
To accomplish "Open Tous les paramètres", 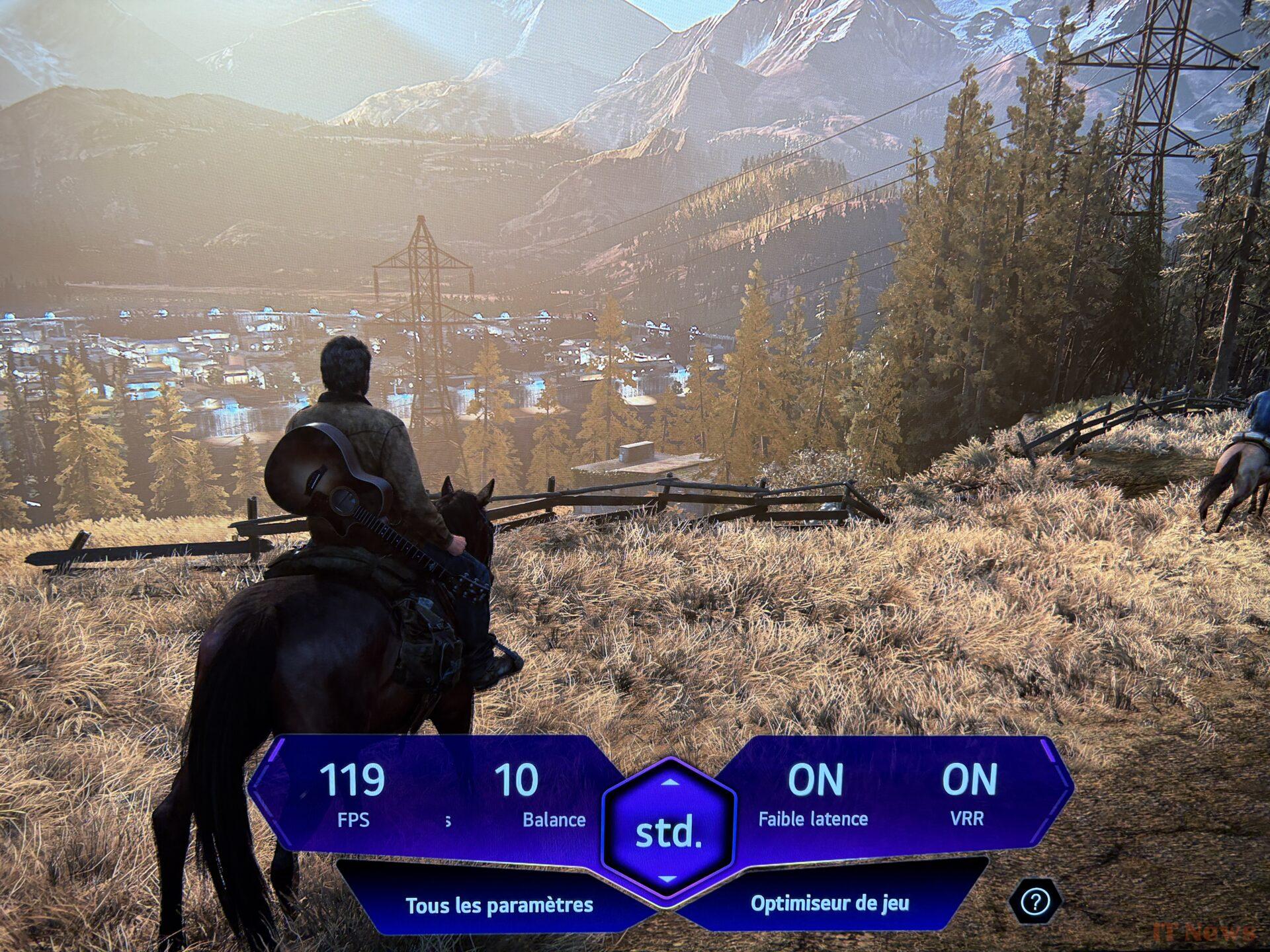I will [499, 905].
